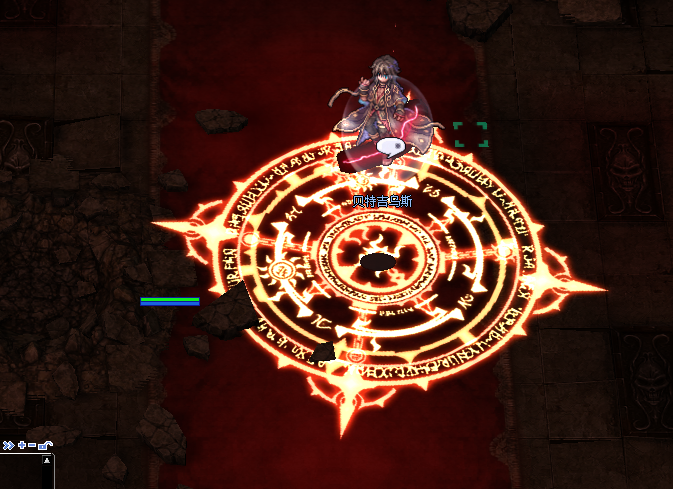This screenshot has width=673, height=489.
Task: Click the double-arrow chat expand icon
Action: click(x=8, y=445)
